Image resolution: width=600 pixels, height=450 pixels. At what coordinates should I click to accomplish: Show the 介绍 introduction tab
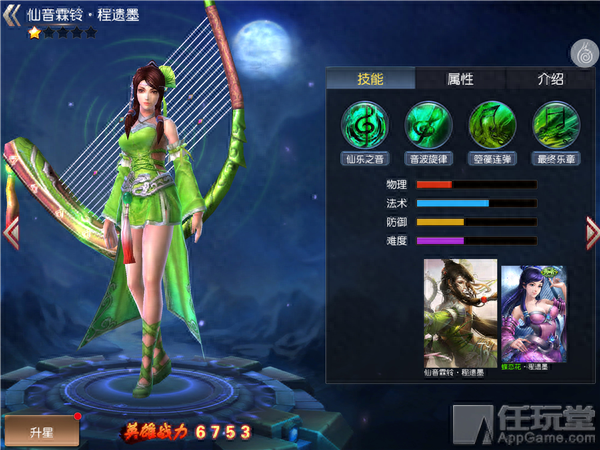pos(550,79)
